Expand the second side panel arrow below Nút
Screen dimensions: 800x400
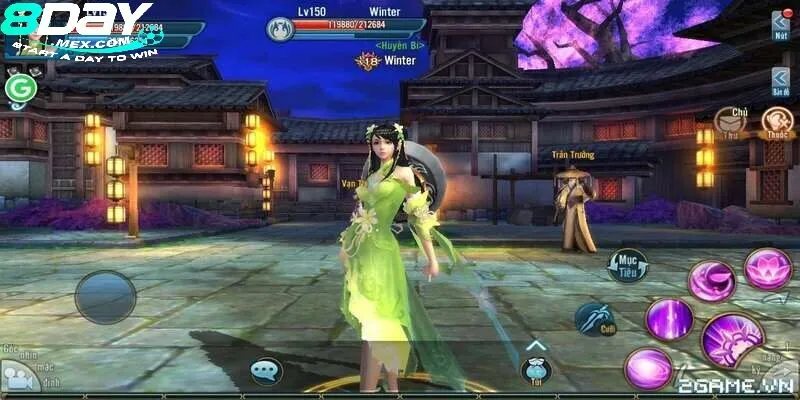[x=780, y=80]
